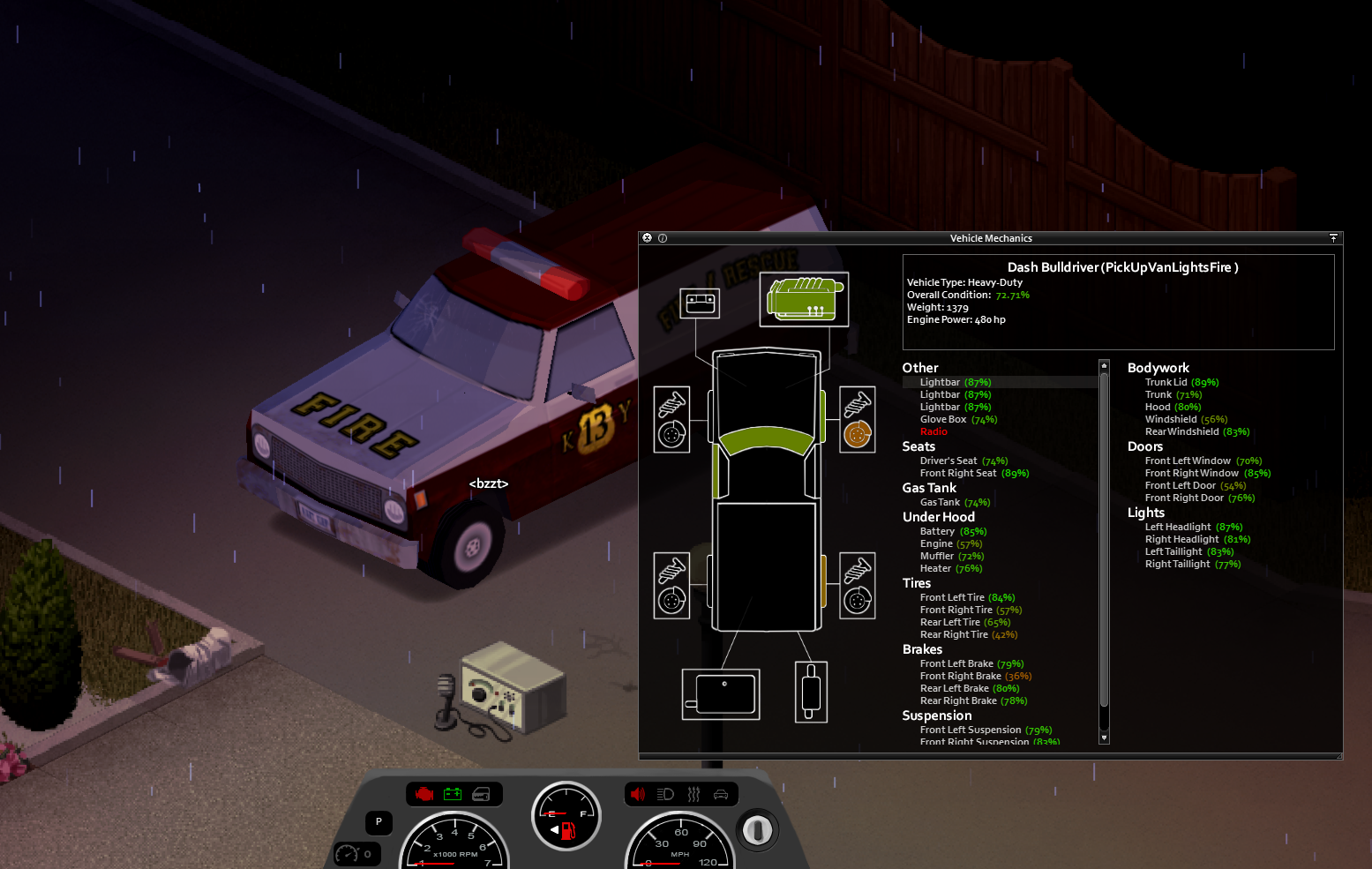
Task: Close the Vehicle Mechanics window
Action: point(648,238)
